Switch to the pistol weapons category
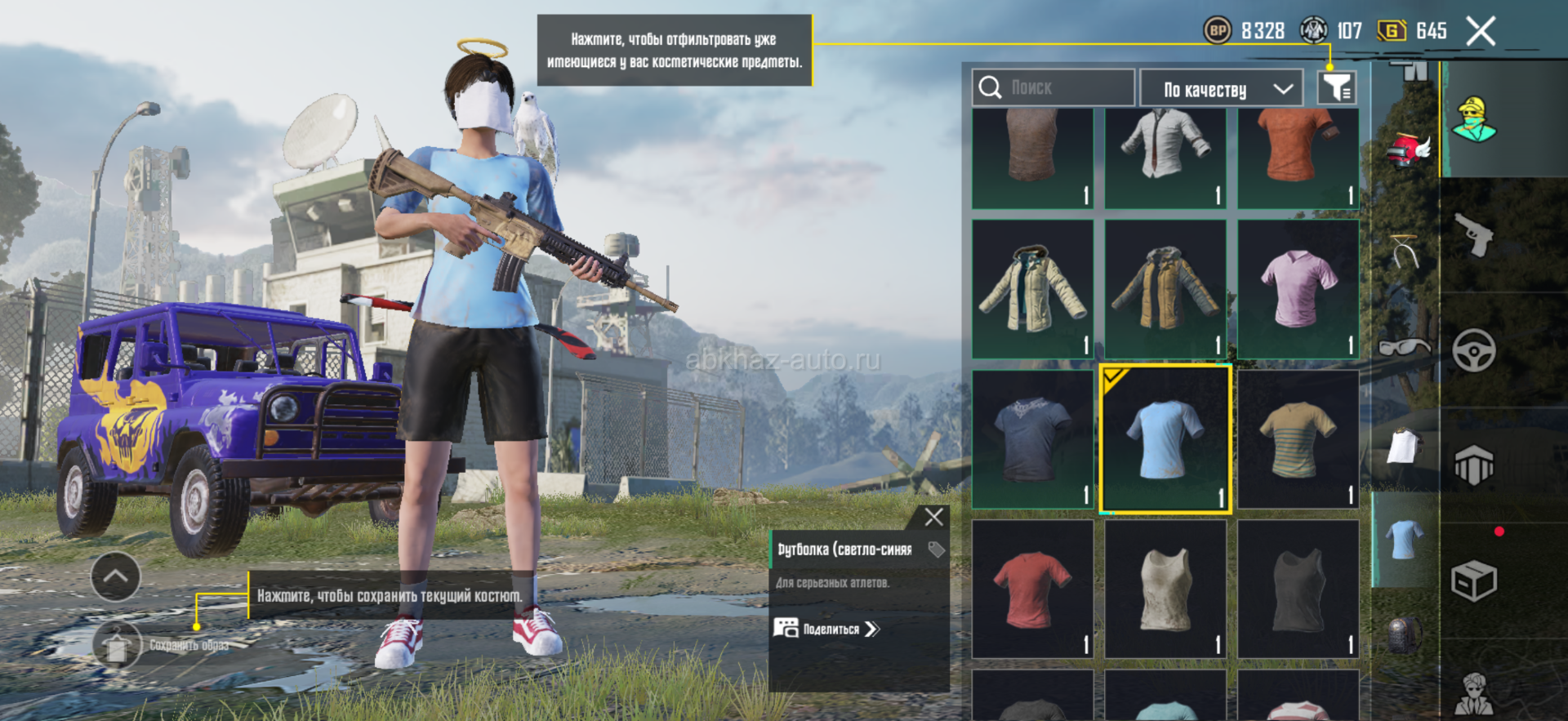Screen dimensions: 1568x721 click(1475, 235)
